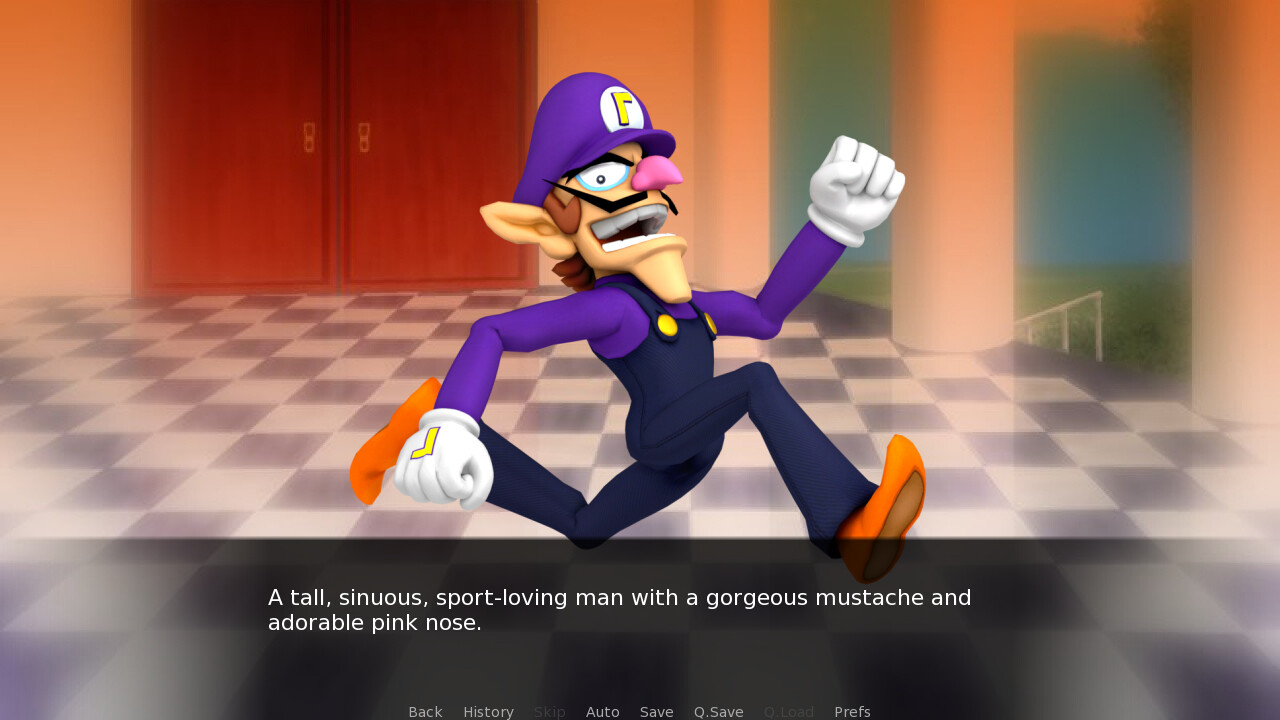Perform a quick save with Q.Save
Viewport: 1280px width, 720px height.
tap(718, 711)
